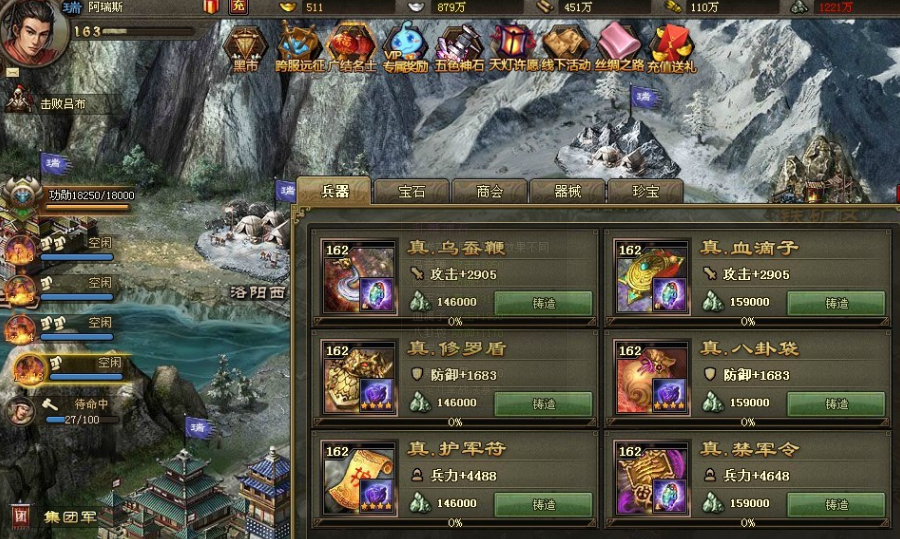Forge the 真.血滴子 weapon

pyautogui.click(x=836, y=303)
